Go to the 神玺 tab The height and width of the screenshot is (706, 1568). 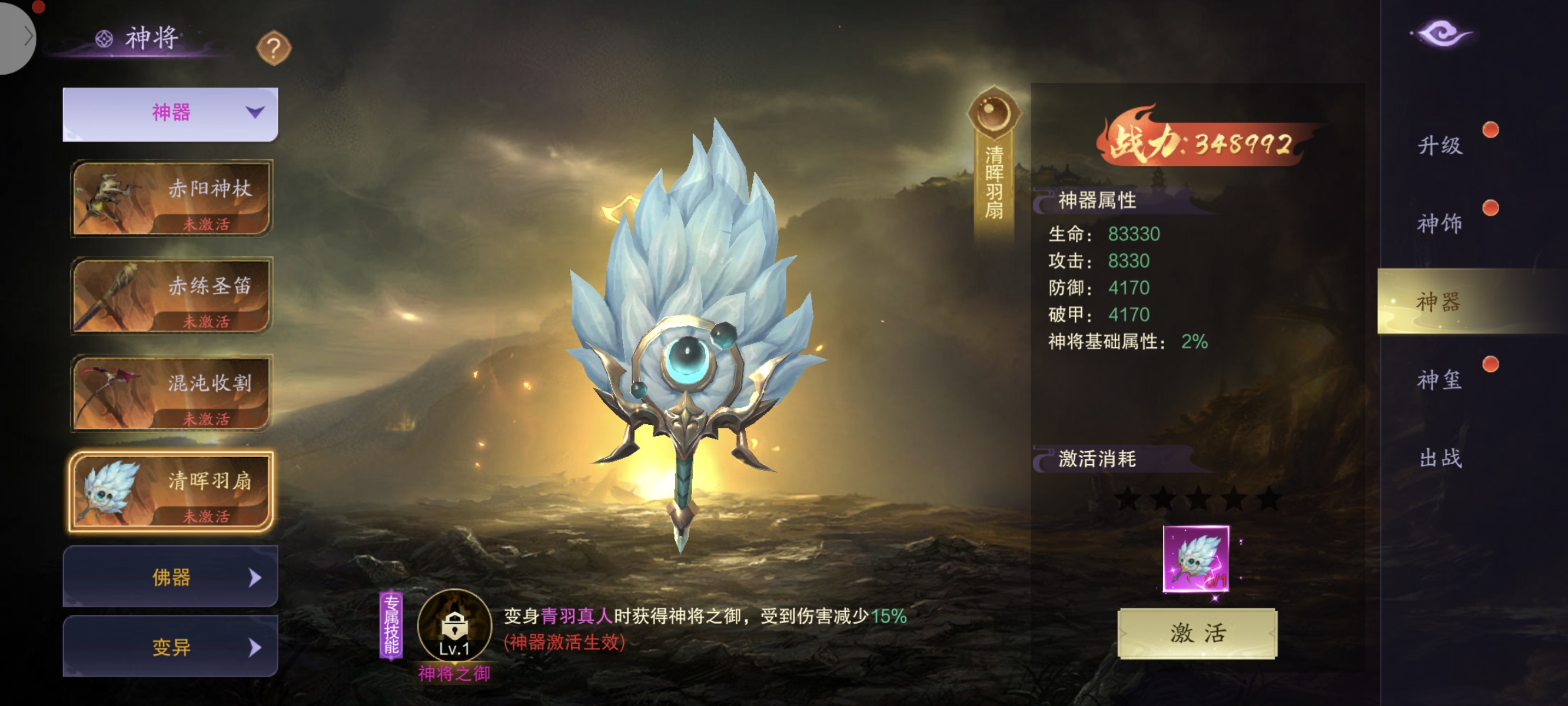(x=1440, y=380)
